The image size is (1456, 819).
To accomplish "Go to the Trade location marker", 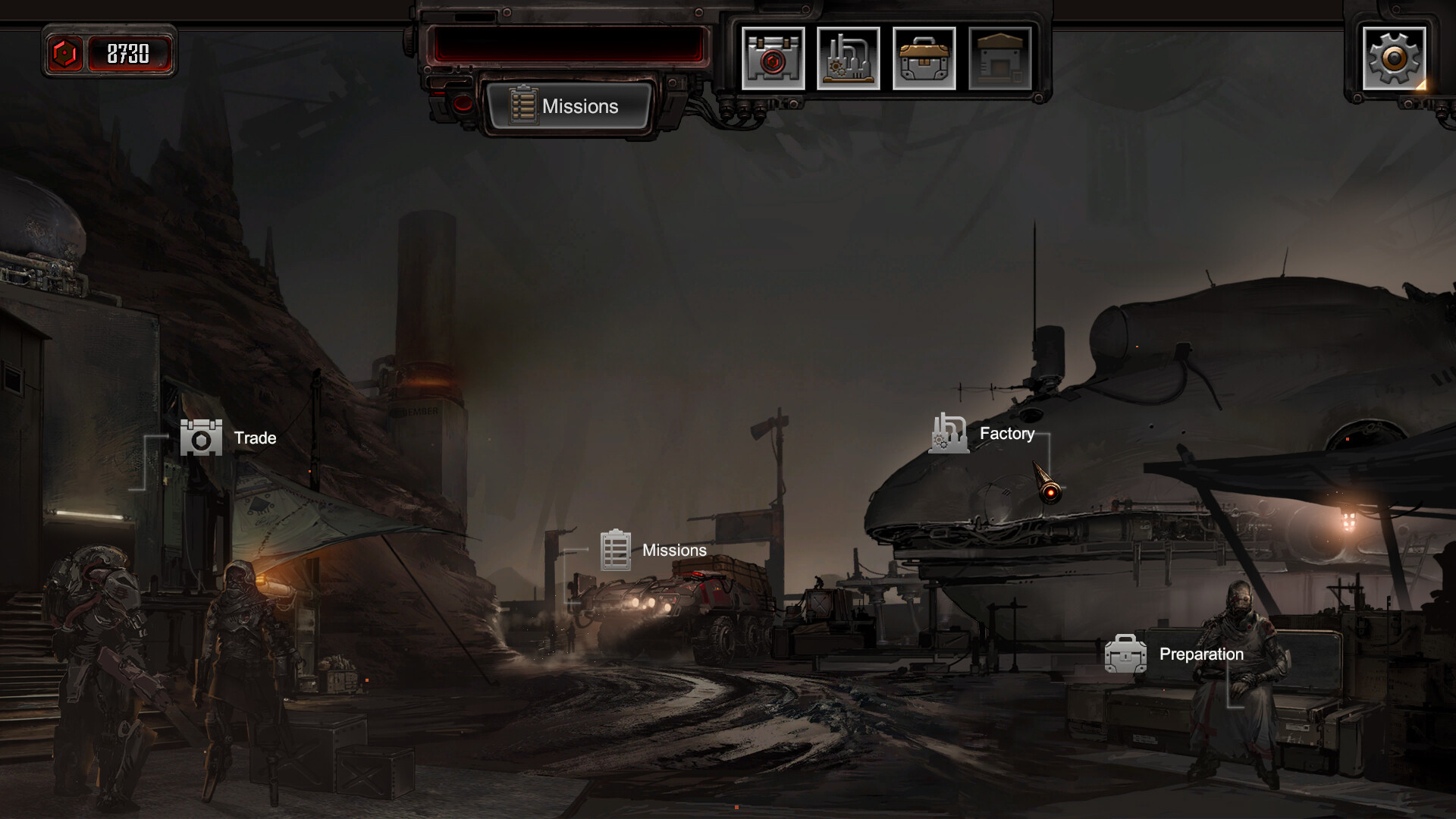I will coord(227,438).
